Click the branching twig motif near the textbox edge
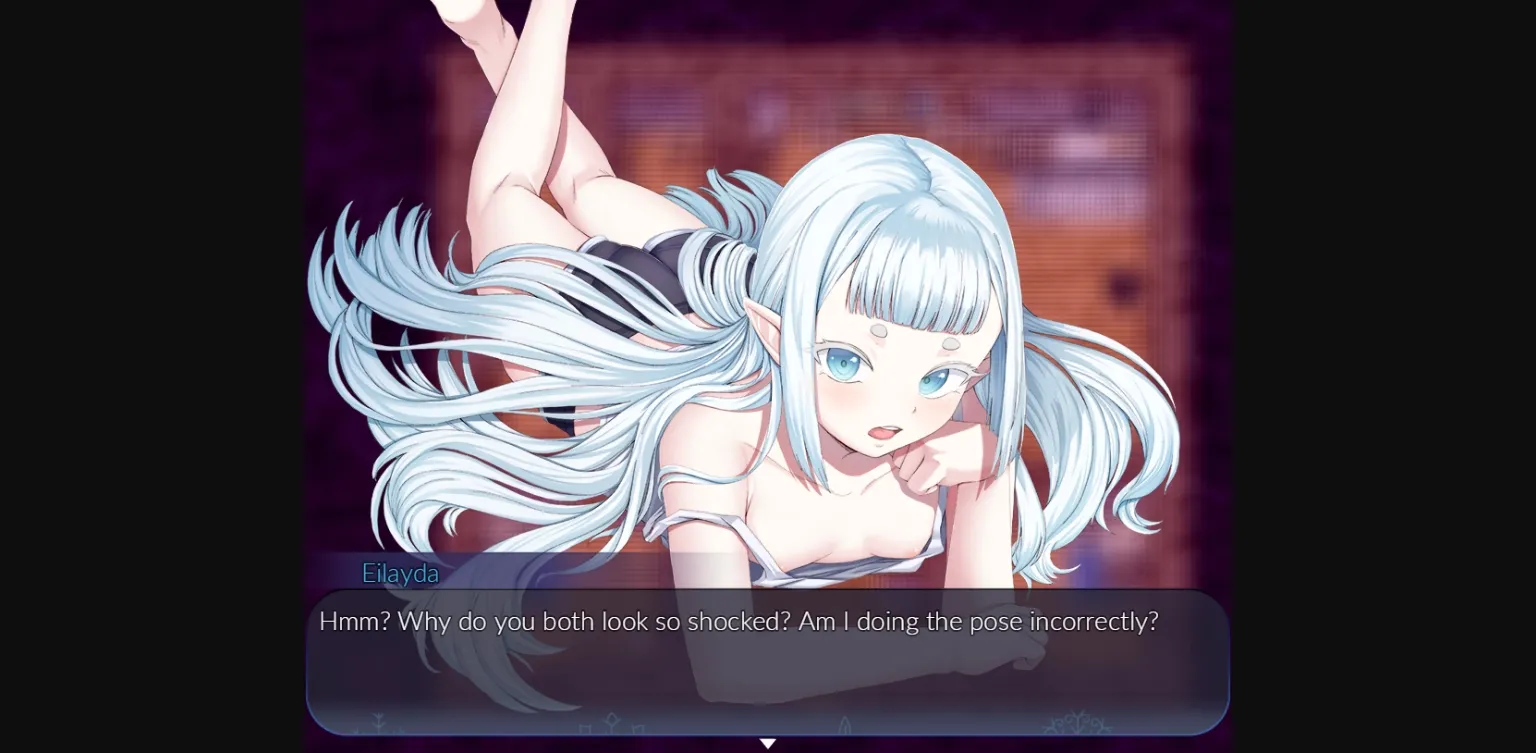The image size is (1536, 753). 377,722
